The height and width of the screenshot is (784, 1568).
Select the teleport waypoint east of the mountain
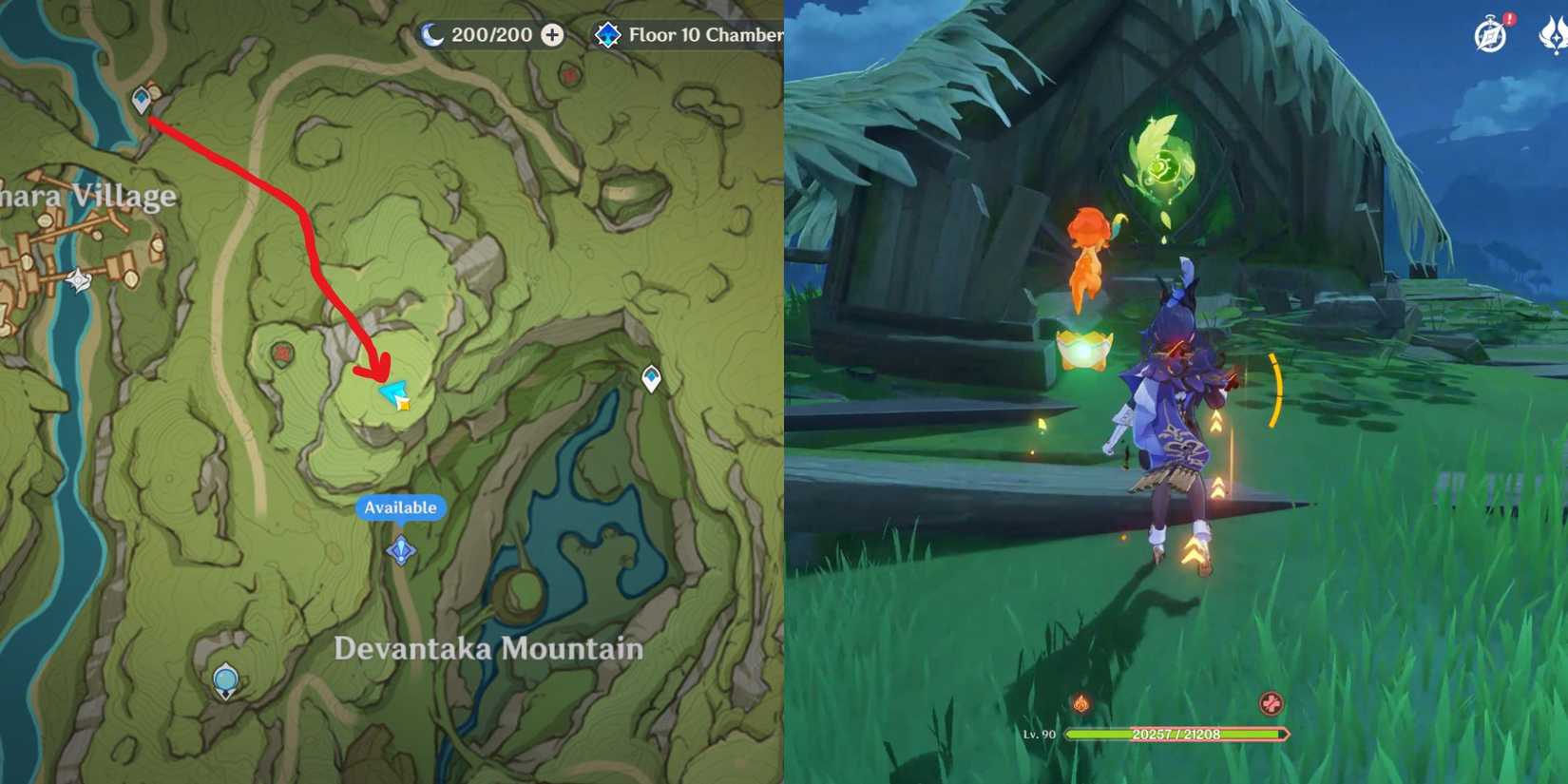652,376
